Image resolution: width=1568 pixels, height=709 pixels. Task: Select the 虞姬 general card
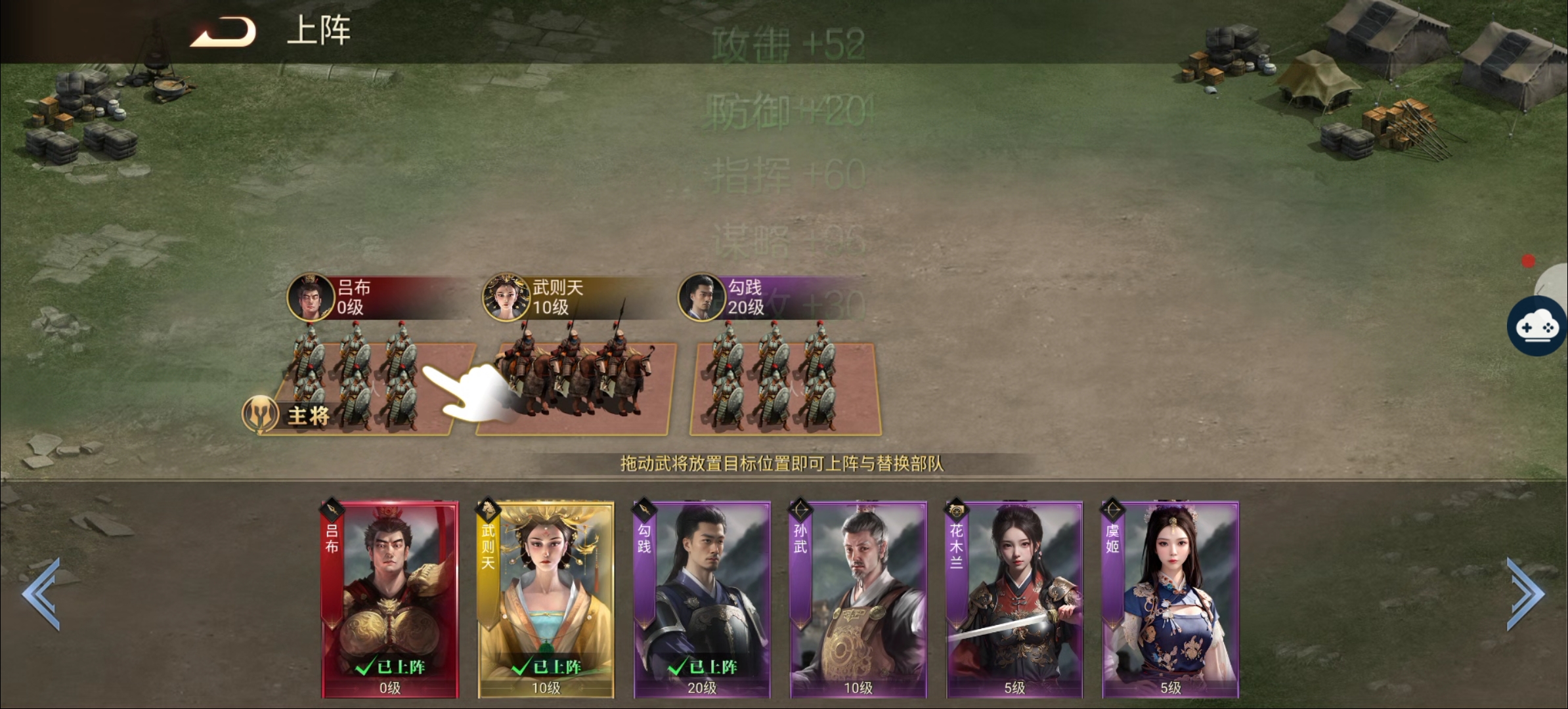1170,599
